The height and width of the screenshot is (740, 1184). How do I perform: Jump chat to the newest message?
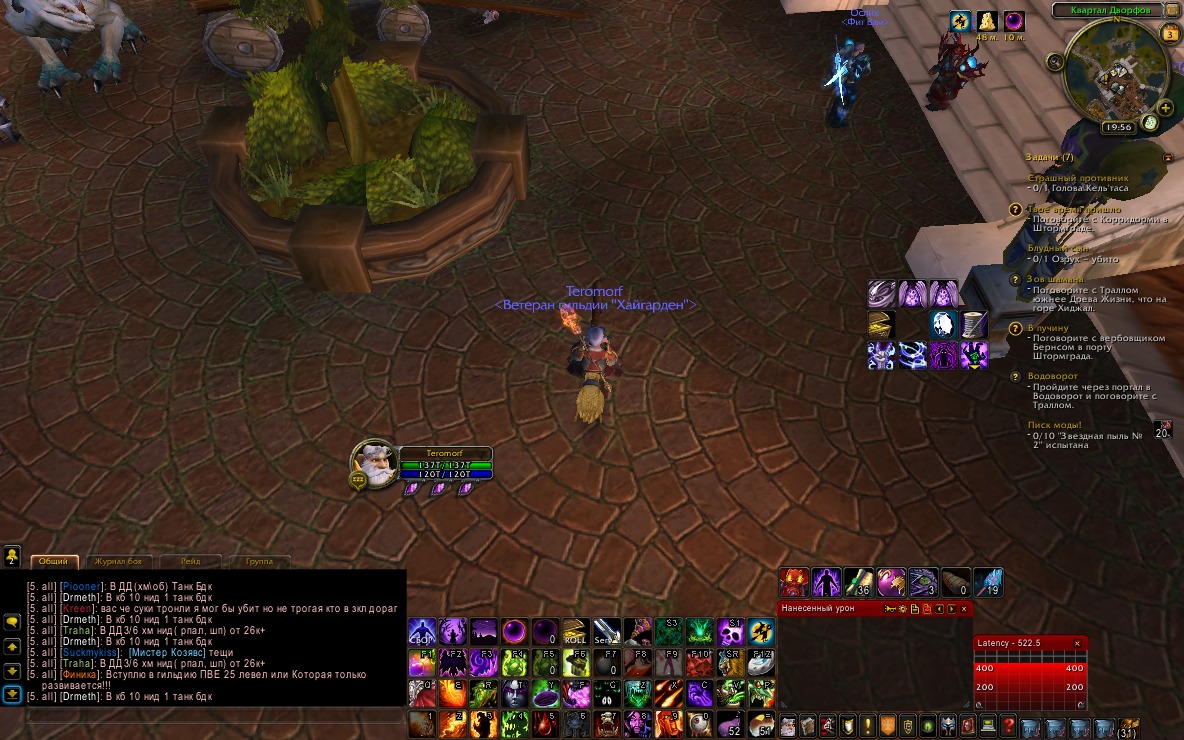[12, 694]
